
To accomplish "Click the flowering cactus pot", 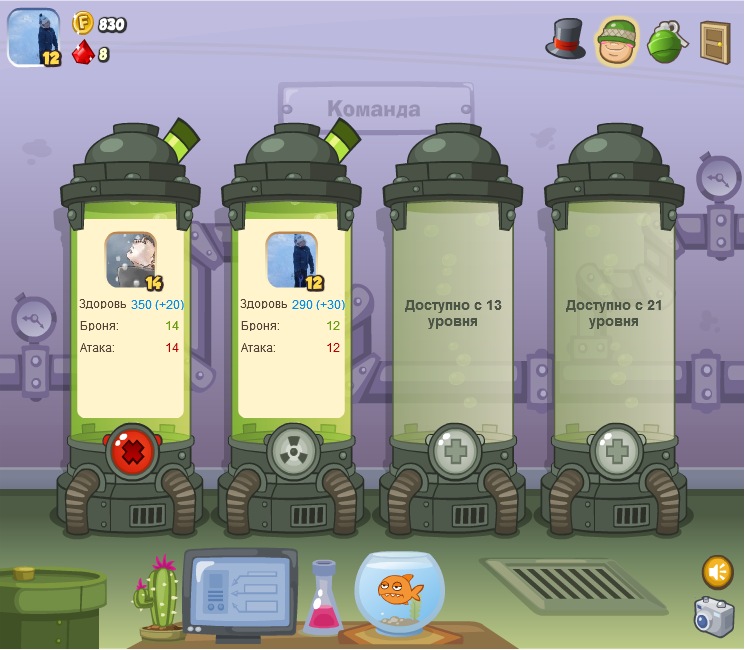I will [x=161, y=600].
